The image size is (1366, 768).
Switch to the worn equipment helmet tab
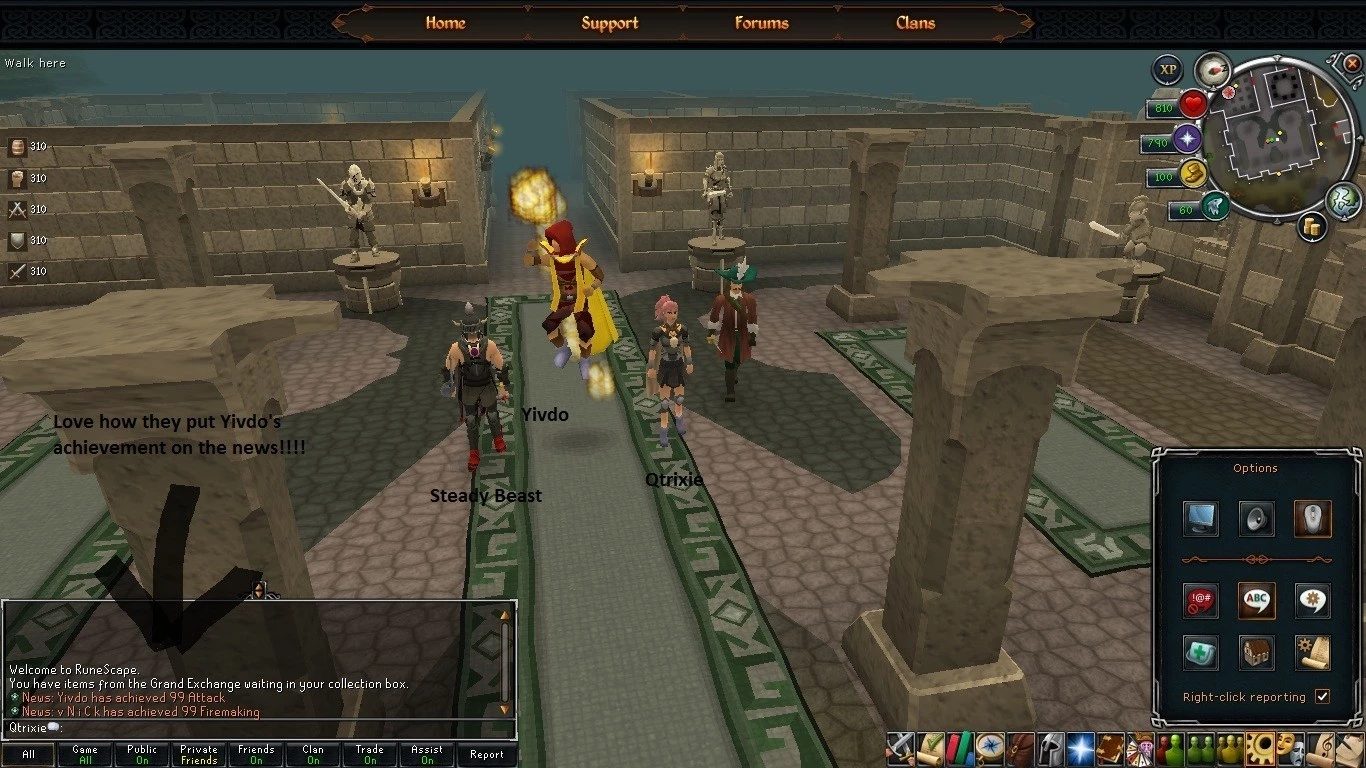[1050, 748]
